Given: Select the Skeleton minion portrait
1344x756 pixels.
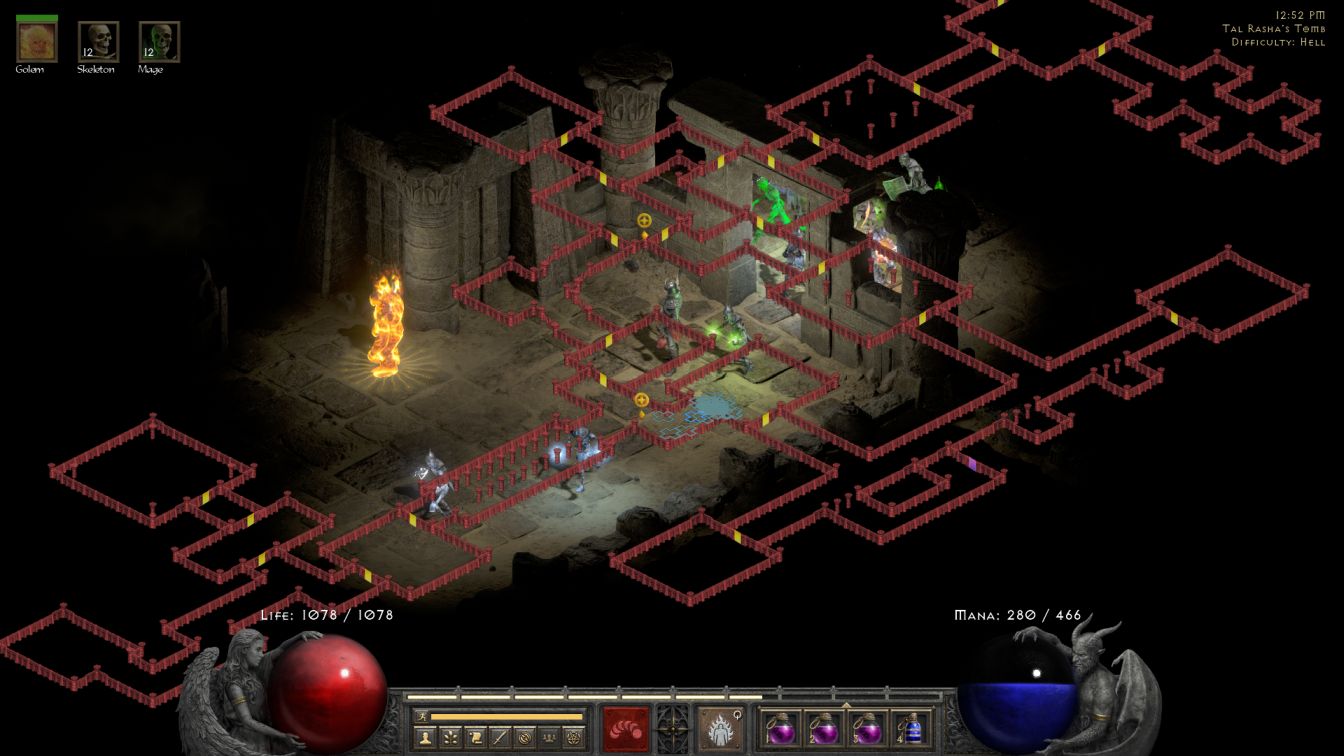Looking at the screenshot, I should 98,41.
